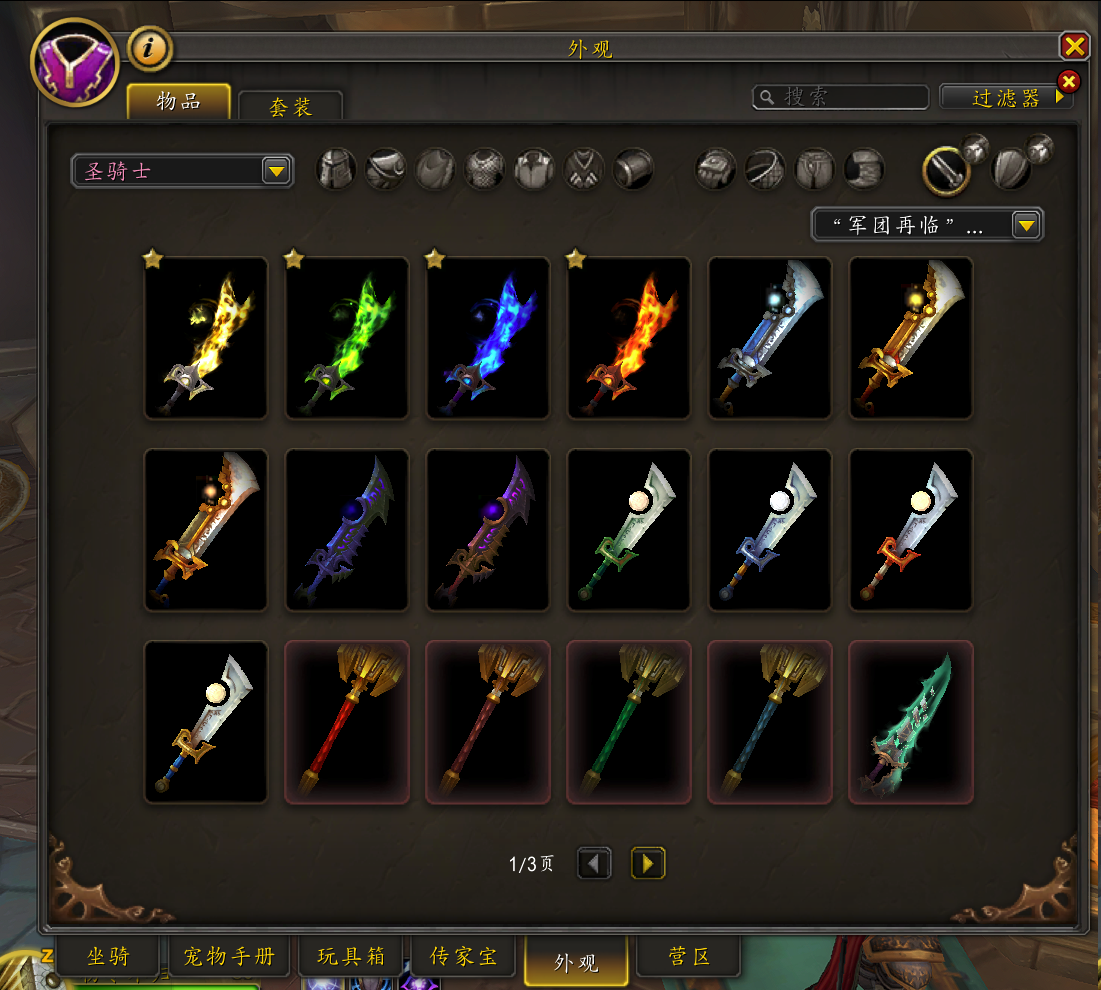Open the 军团再临 source dropdown
Image resolution: width=1101 pixels, height=990 pixels.
[927, 225]
